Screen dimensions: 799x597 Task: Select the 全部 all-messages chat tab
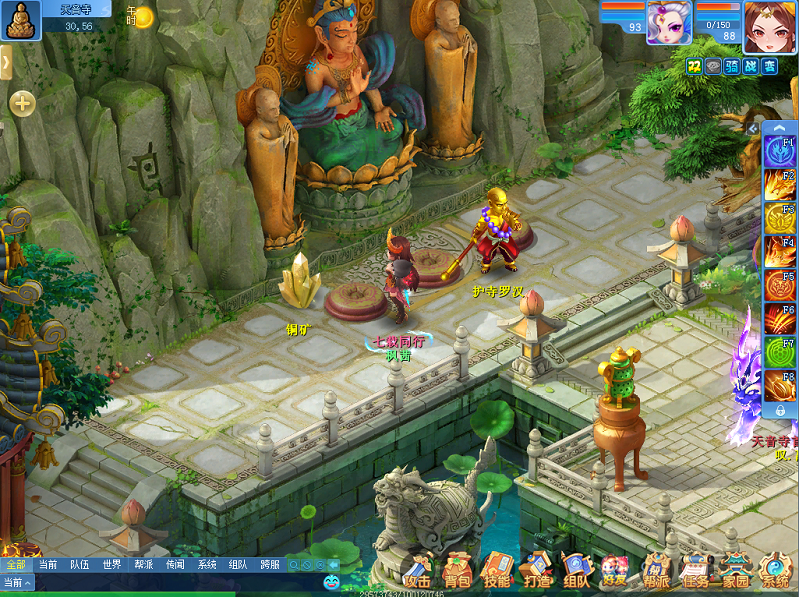[x=16, y=564]
